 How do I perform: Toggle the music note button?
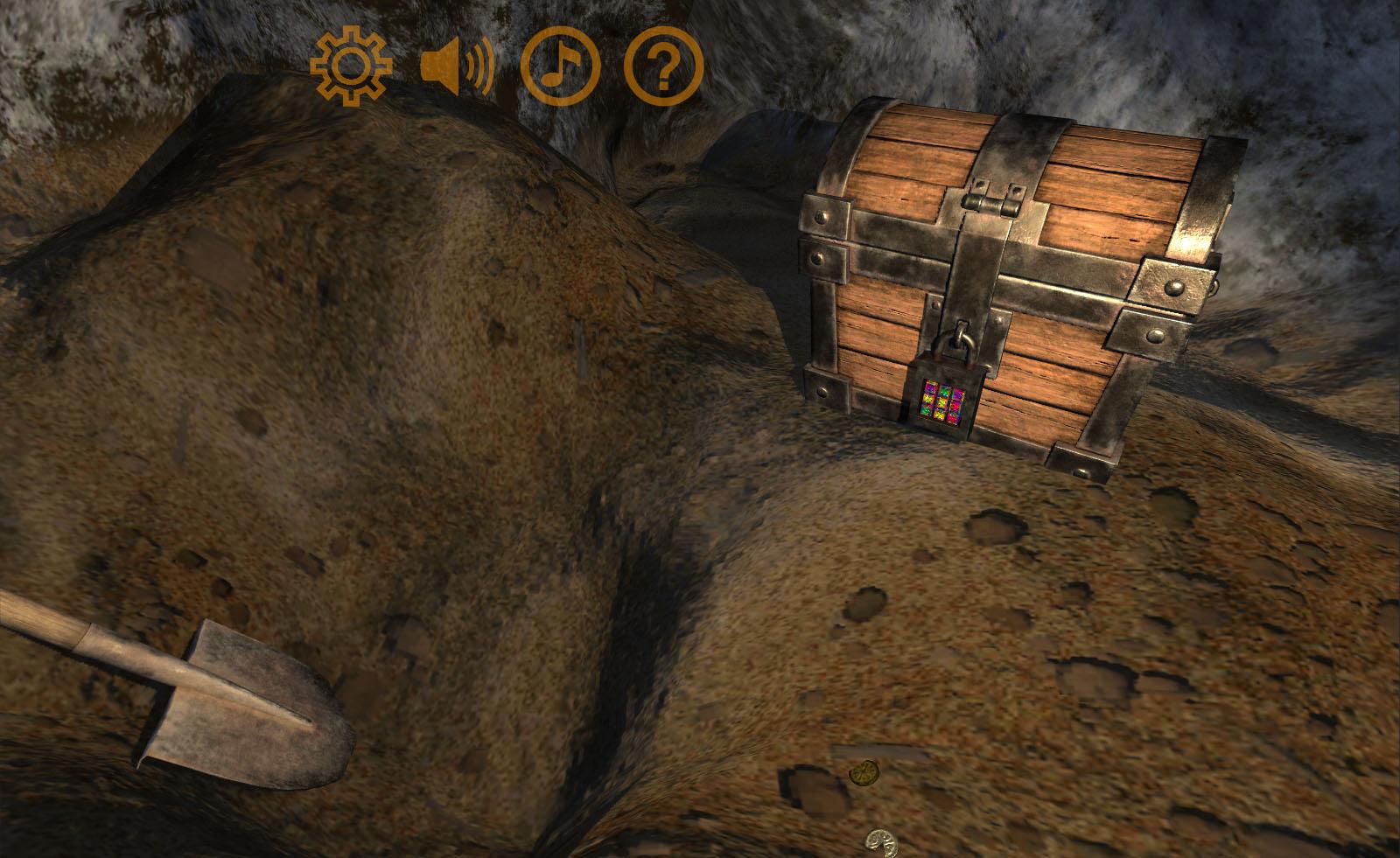click(x=560, y=66)
